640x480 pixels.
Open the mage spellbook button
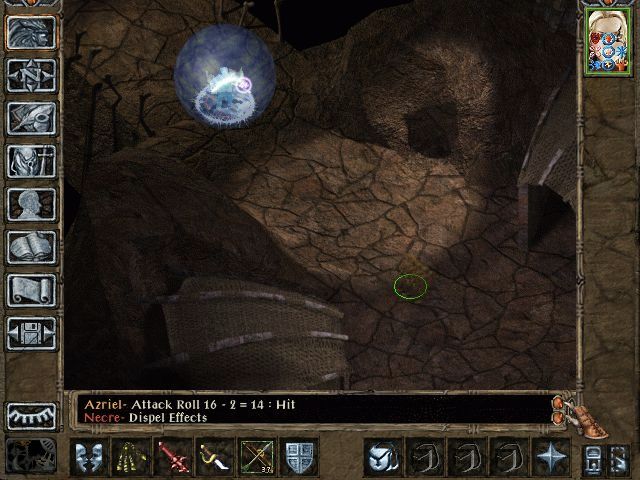pos(31,248)
